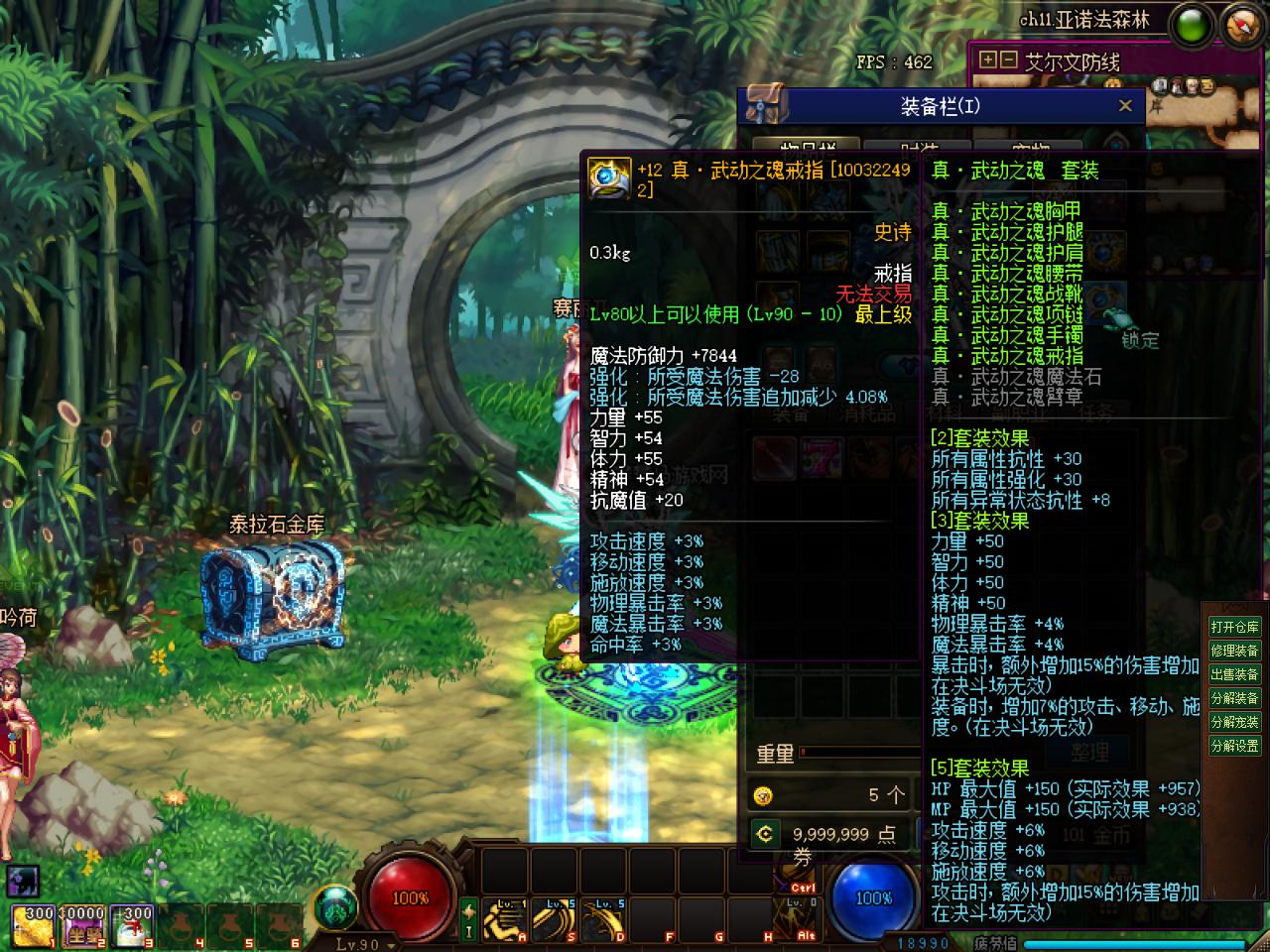Open the 分解设置 options

point(1234,746)
